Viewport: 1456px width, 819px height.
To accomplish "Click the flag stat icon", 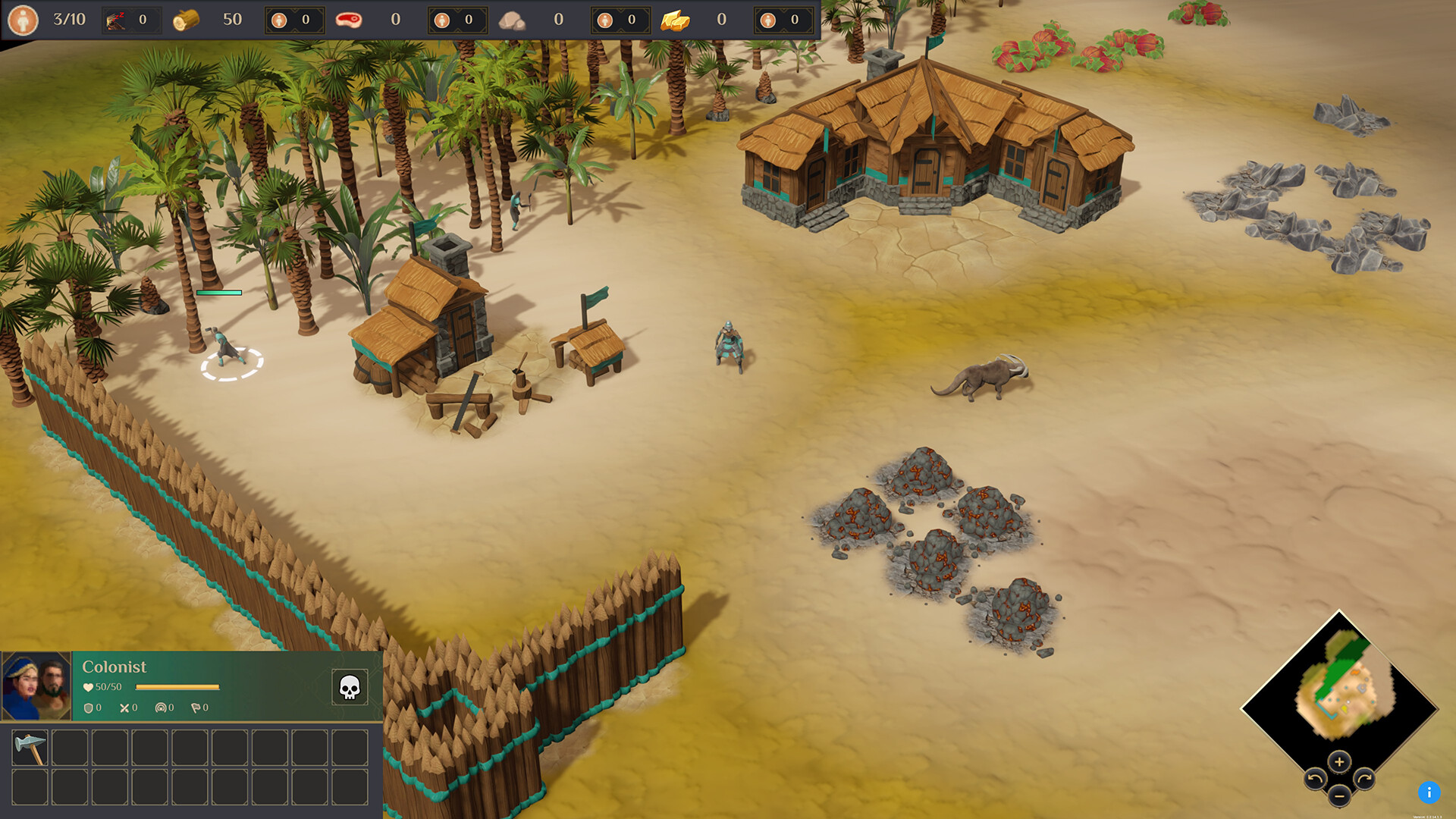I will click(196, 708).
